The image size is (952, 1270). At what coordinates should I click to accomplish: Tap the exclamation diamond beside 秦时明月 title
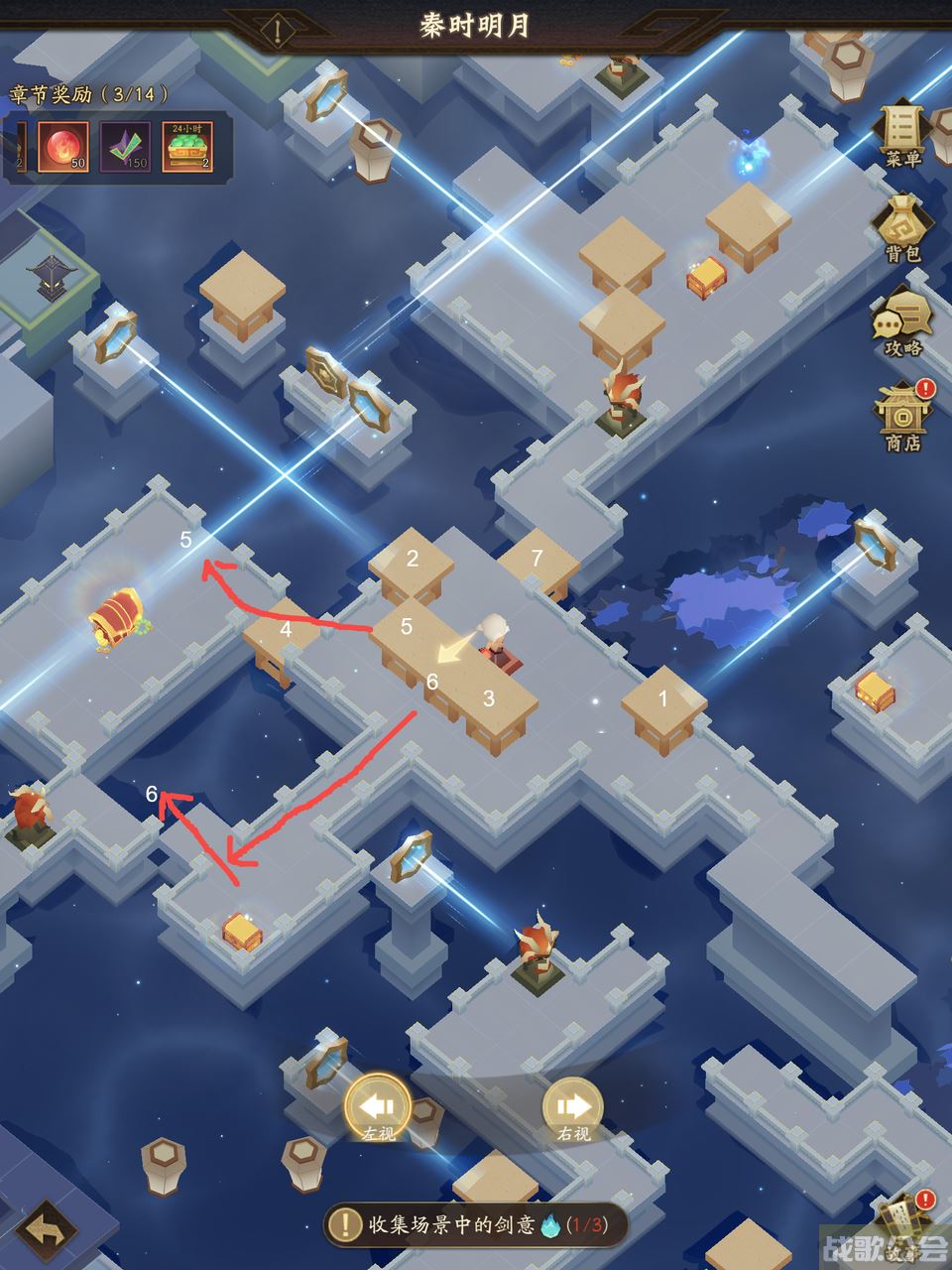pos(279,31)
